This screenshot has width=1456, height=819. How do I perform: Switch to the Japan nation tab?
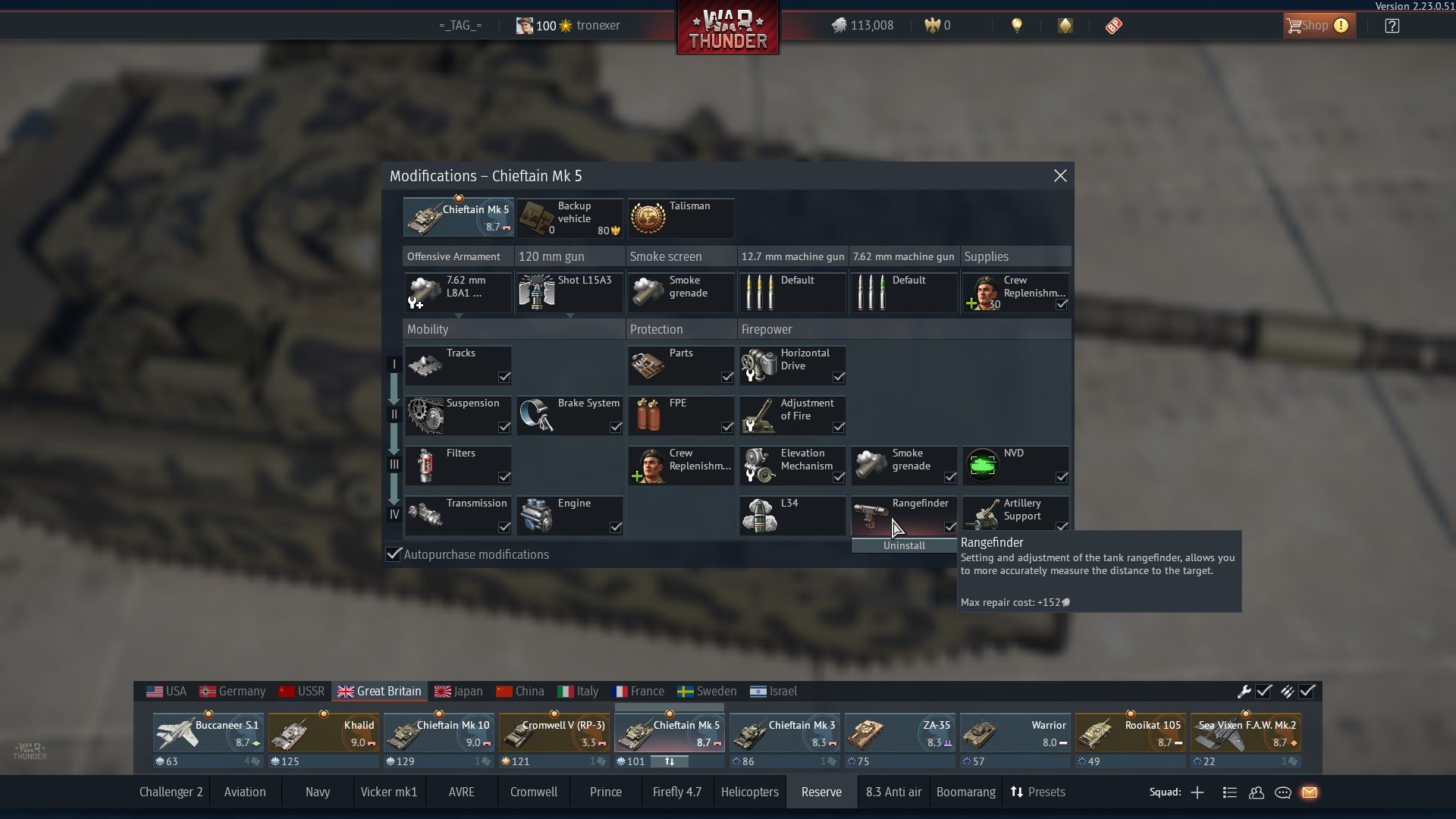click(458, 691)
